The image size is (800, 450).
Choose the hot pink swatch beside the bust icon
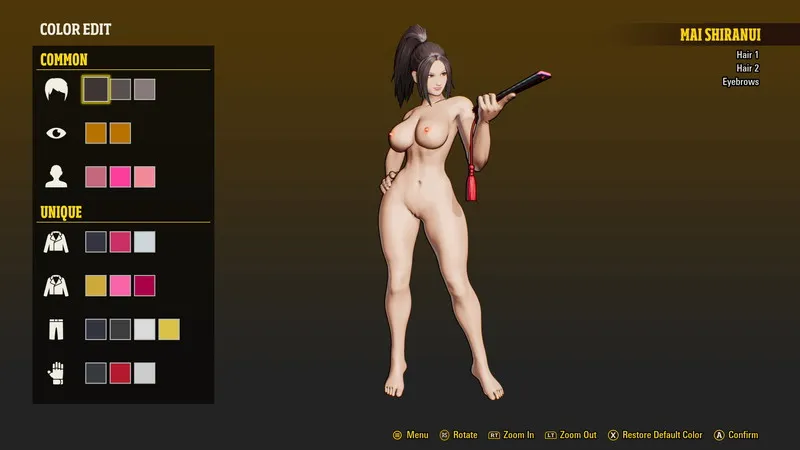pos(120,177)
